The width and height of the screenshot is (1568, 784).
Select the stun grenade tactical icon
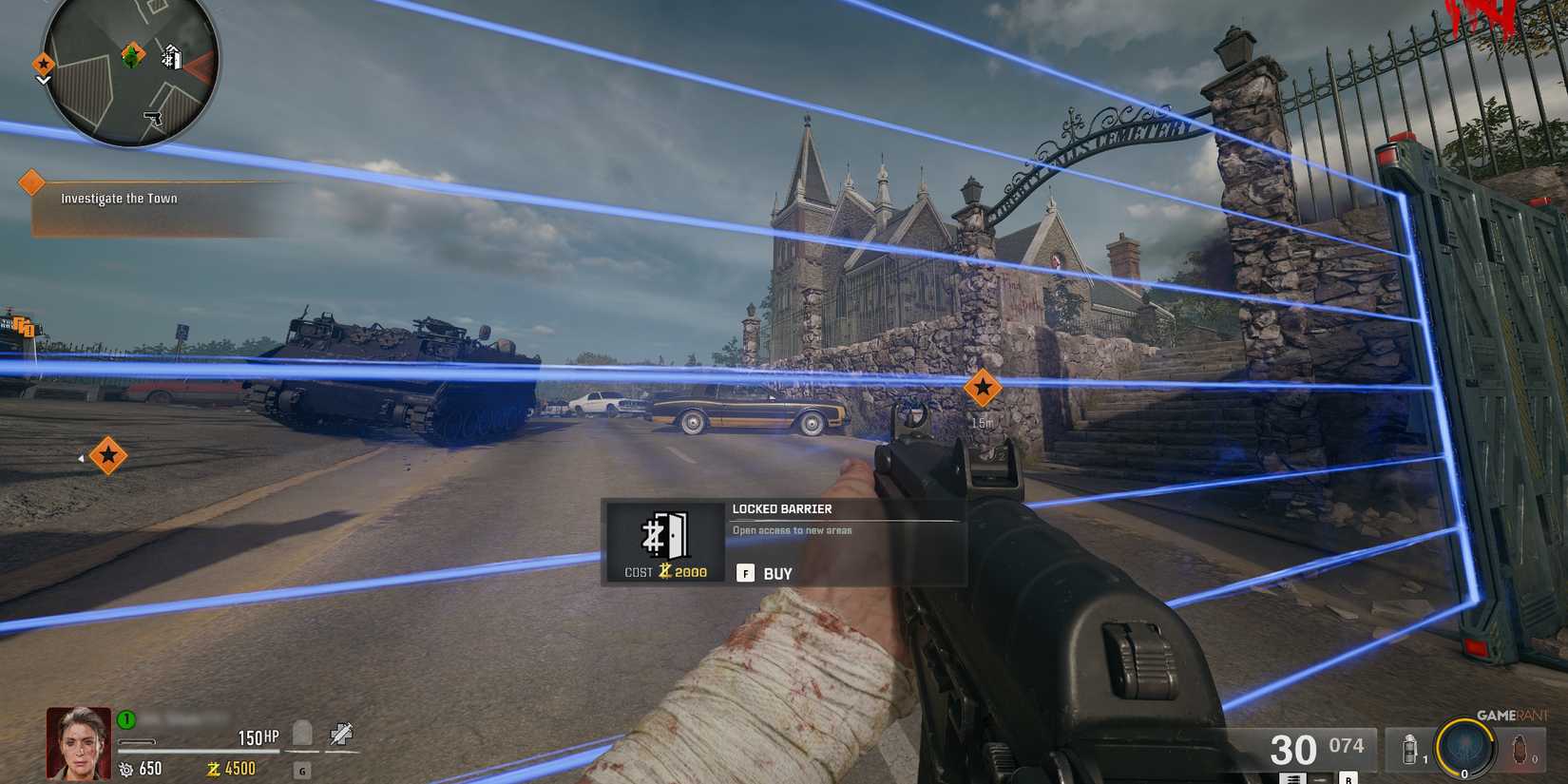(1409, 748)
